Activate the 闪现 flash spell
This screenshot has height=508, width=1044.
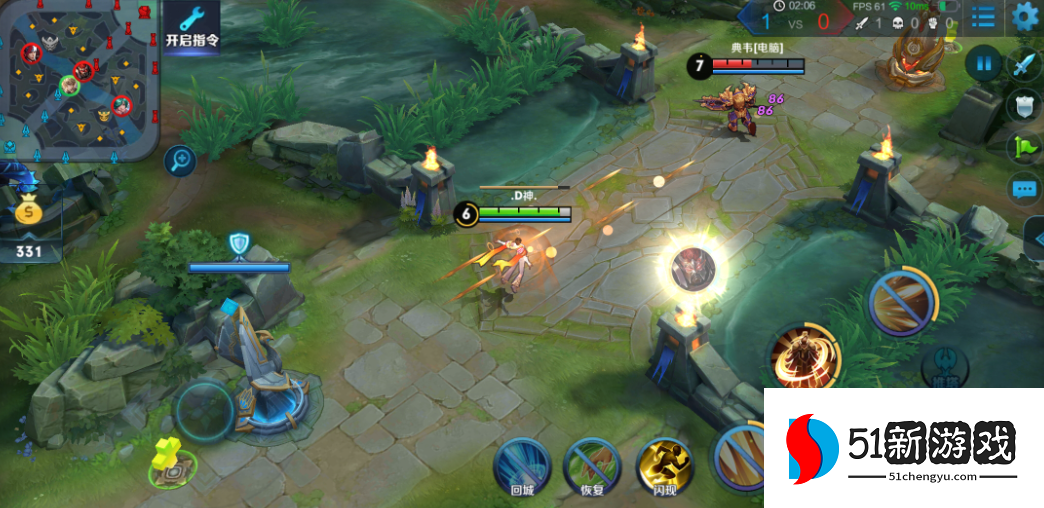[x=664, y=465]
